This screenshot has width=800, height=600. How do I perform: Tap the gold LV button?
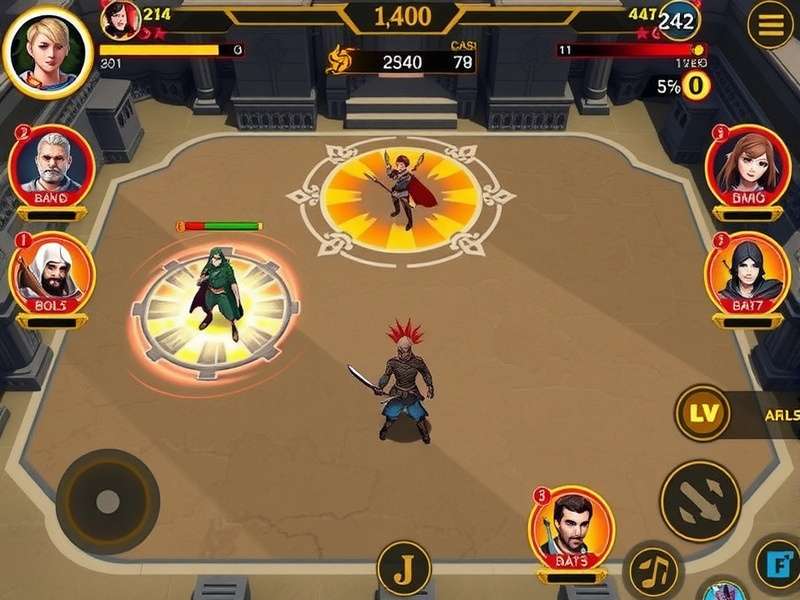click(702, 412)
